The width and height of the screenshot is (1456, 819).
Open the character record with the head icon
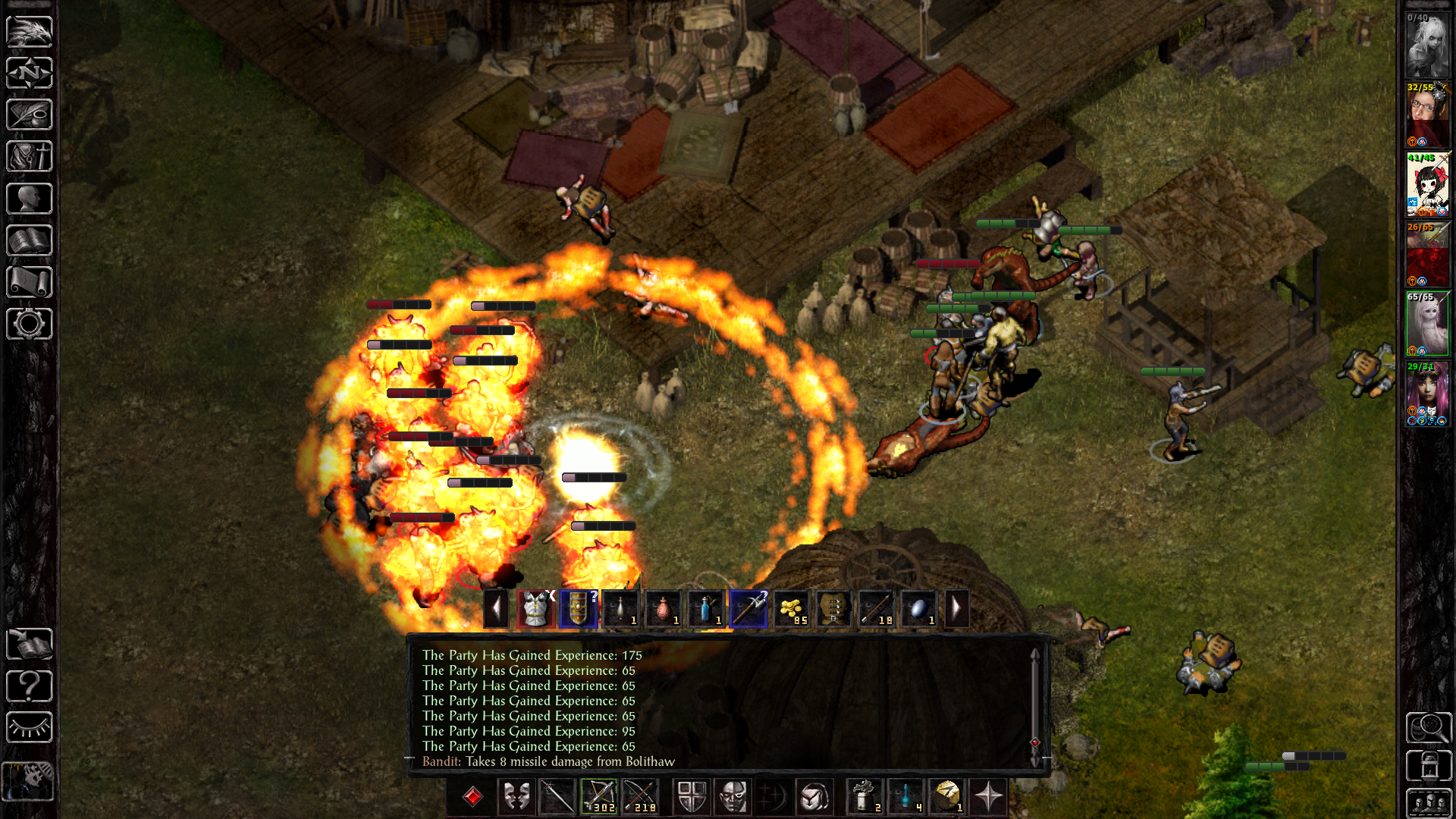(x=30, y=199)
